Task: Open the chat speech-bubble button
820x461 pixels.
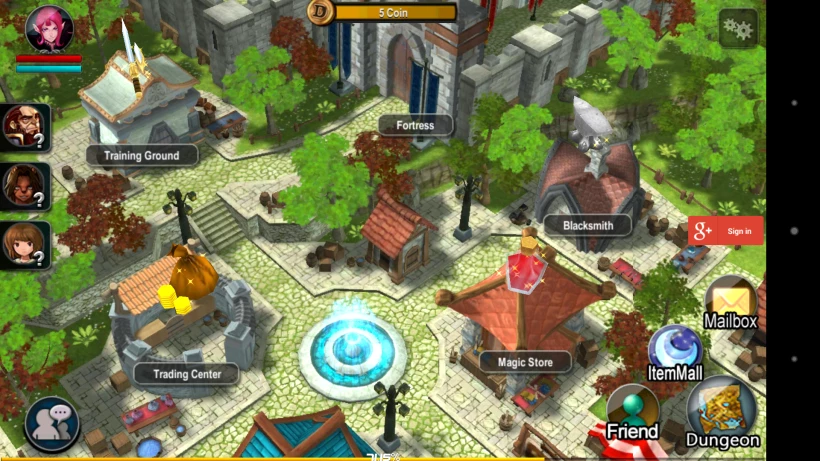Action: tap(52, 424)
